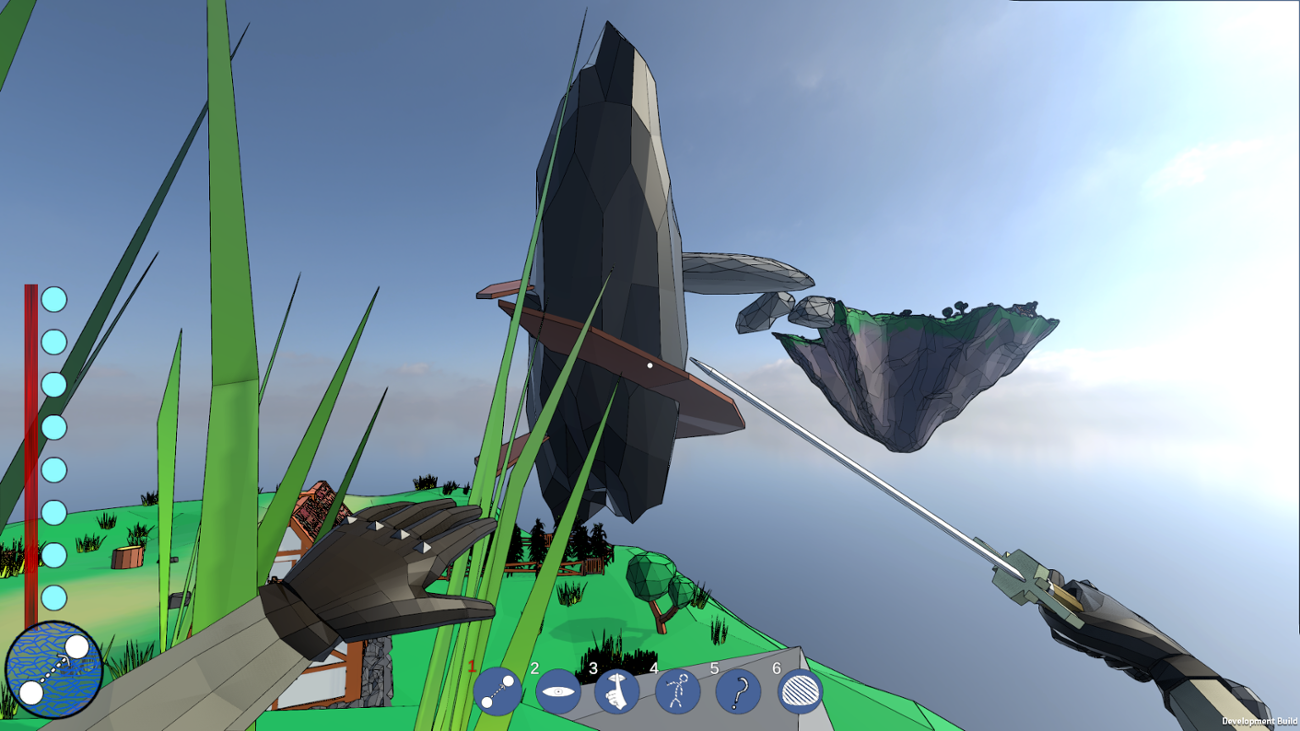Select the striped ball item in slot 6
The image size is (1300, 731).
click(798, 690)
